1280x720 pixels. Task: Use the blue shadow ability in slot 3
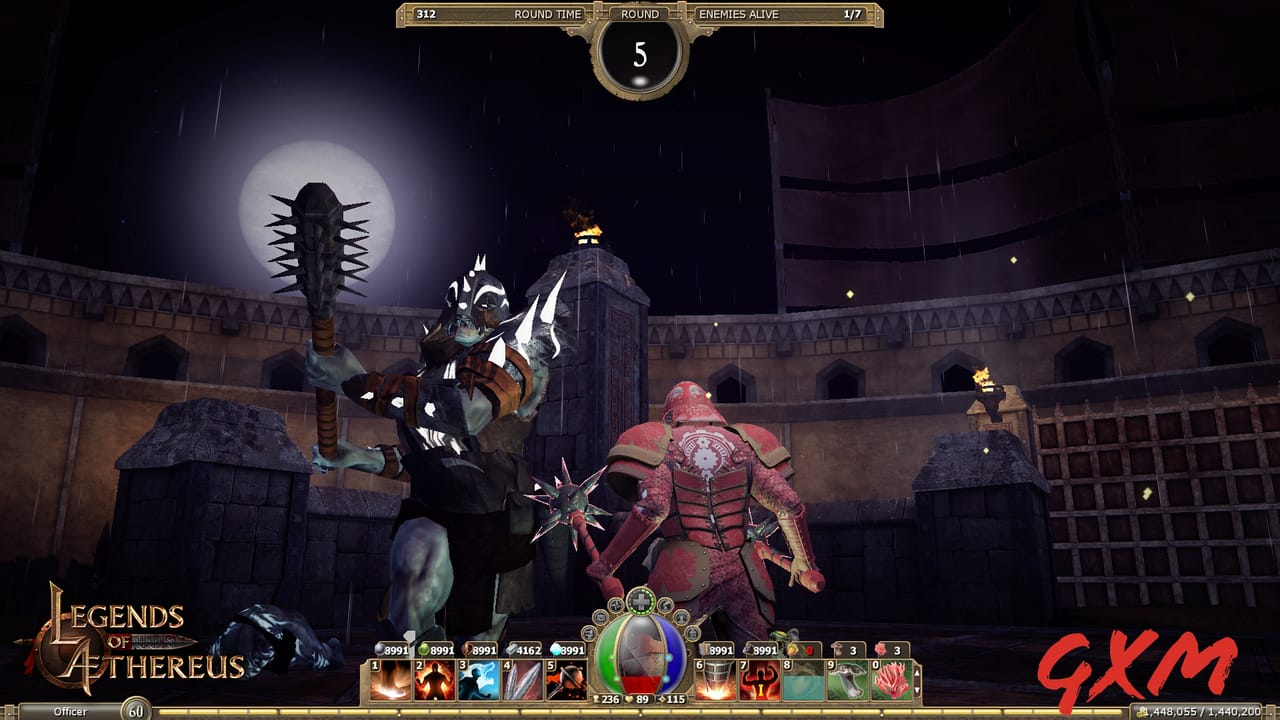477,679
